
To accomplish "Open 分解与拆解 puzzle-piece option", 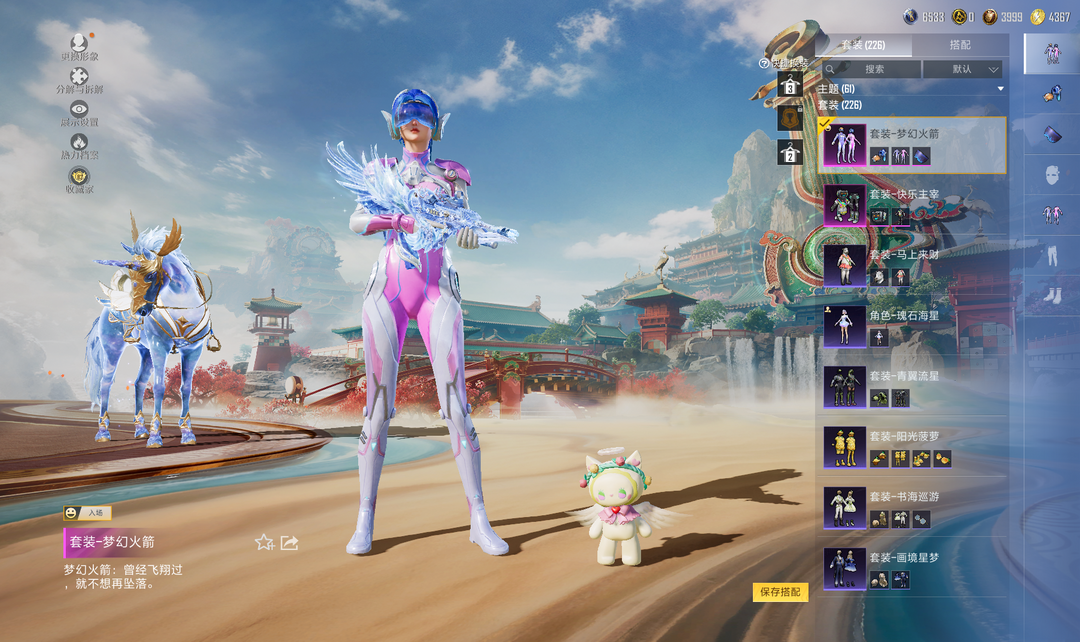I will 79,78.
